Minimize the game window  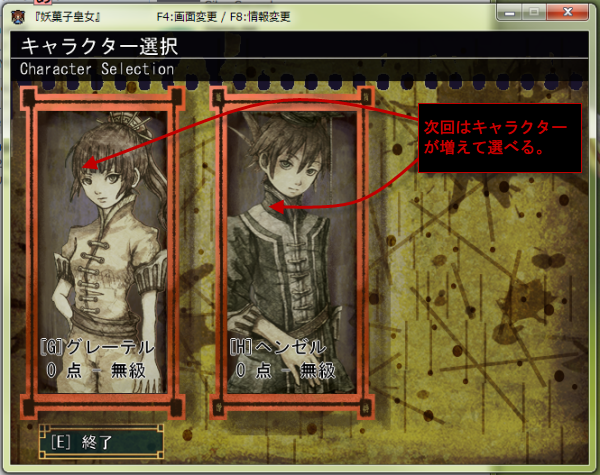pyautogui.click(x=509, y=13)
